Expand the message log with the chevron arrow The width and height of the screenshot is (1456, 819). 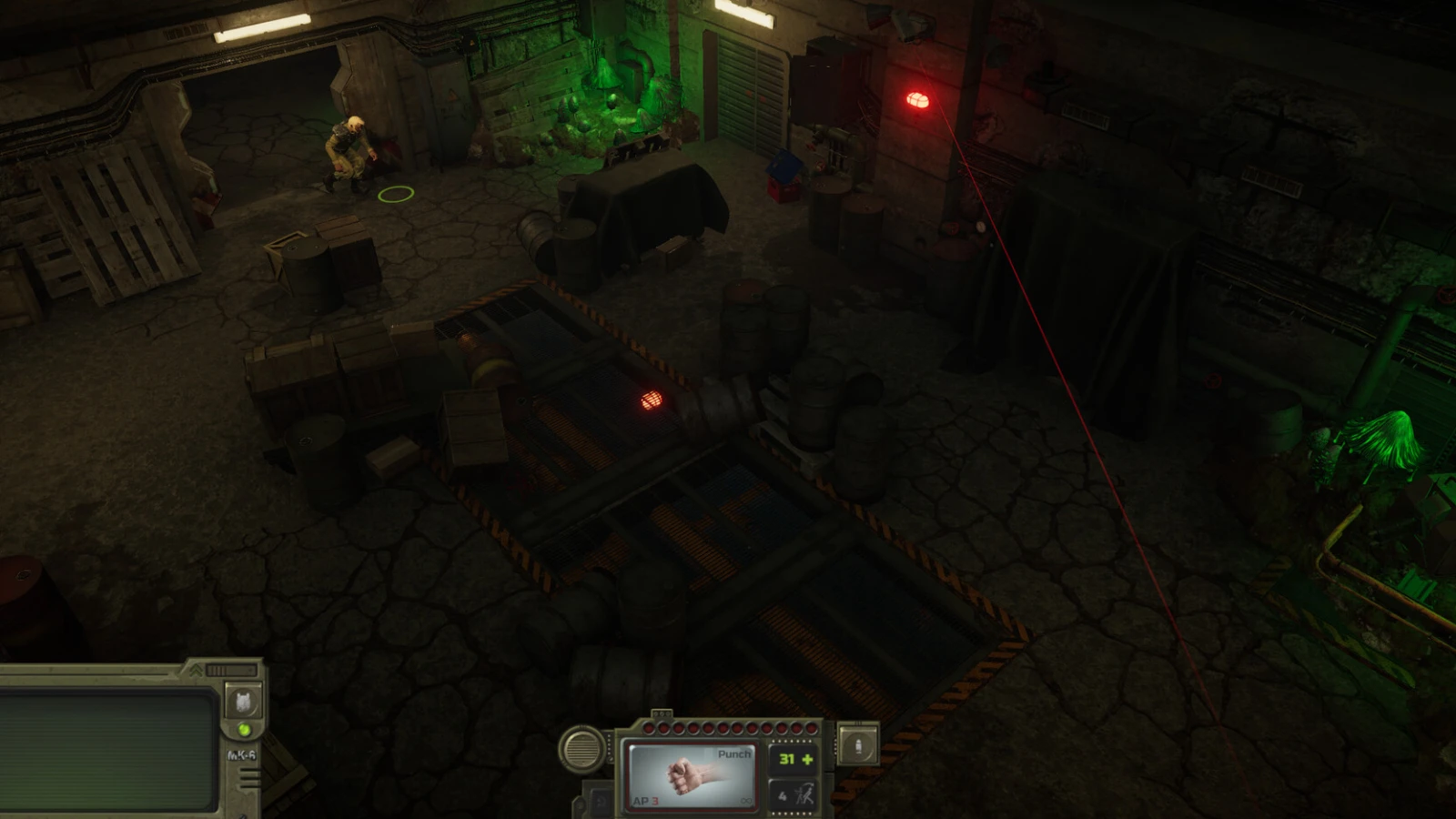pyautogui.click(x=197, y=671)
